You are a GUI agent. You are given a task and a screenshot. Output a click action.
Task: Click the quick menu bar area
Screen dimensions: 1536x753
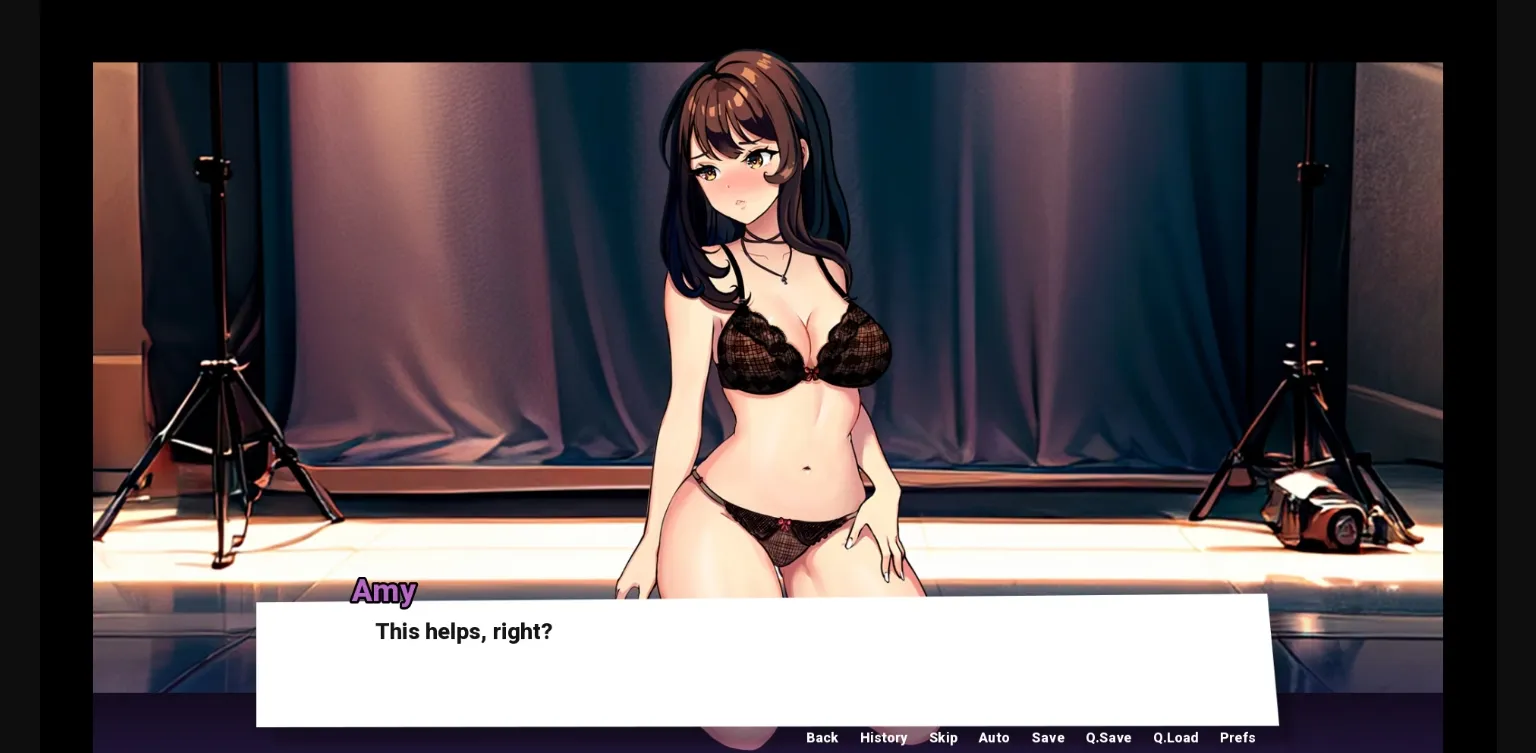1030,738
